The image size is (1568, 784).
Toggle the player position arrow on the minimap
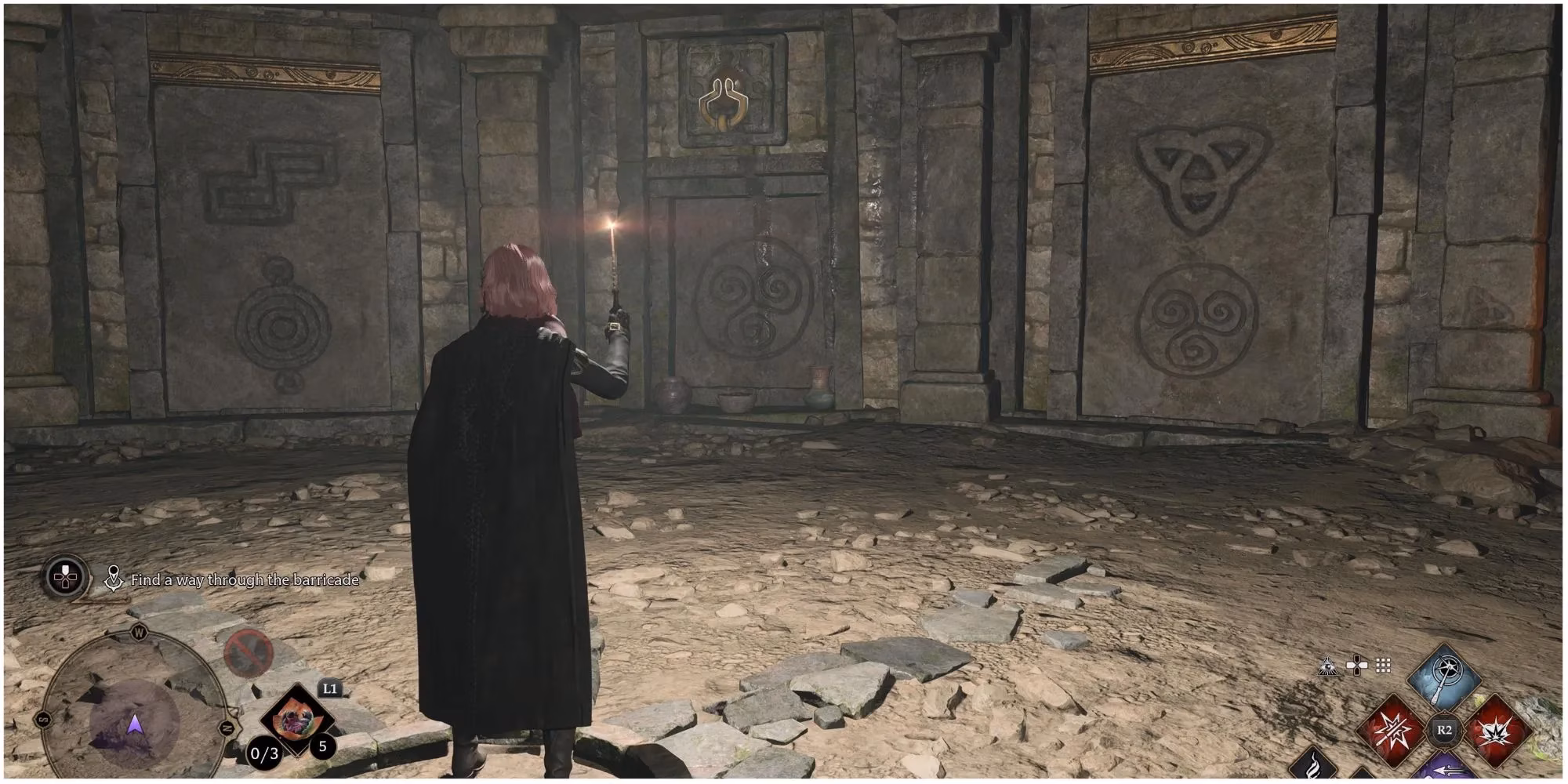(134, 726)
